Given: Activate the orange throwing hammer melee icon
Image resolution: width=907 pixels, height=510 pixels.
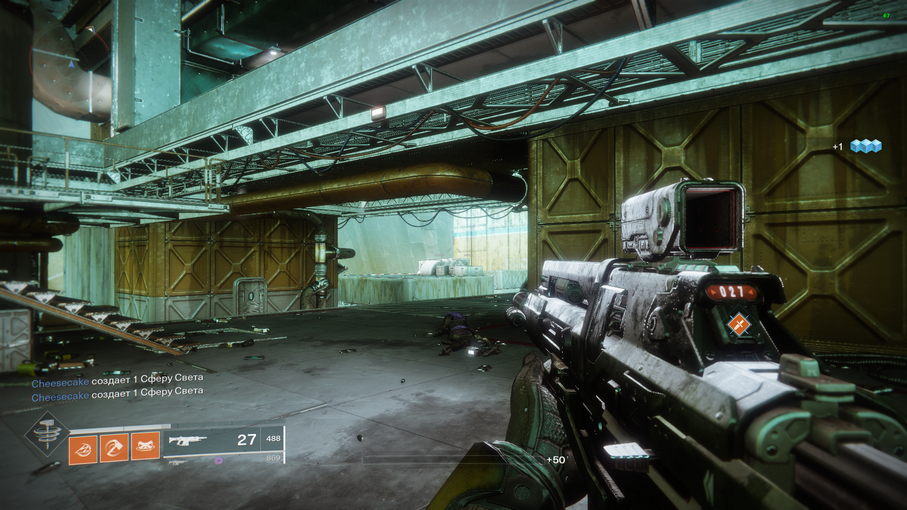Looking at the screenshot, I should pos(114,446).
